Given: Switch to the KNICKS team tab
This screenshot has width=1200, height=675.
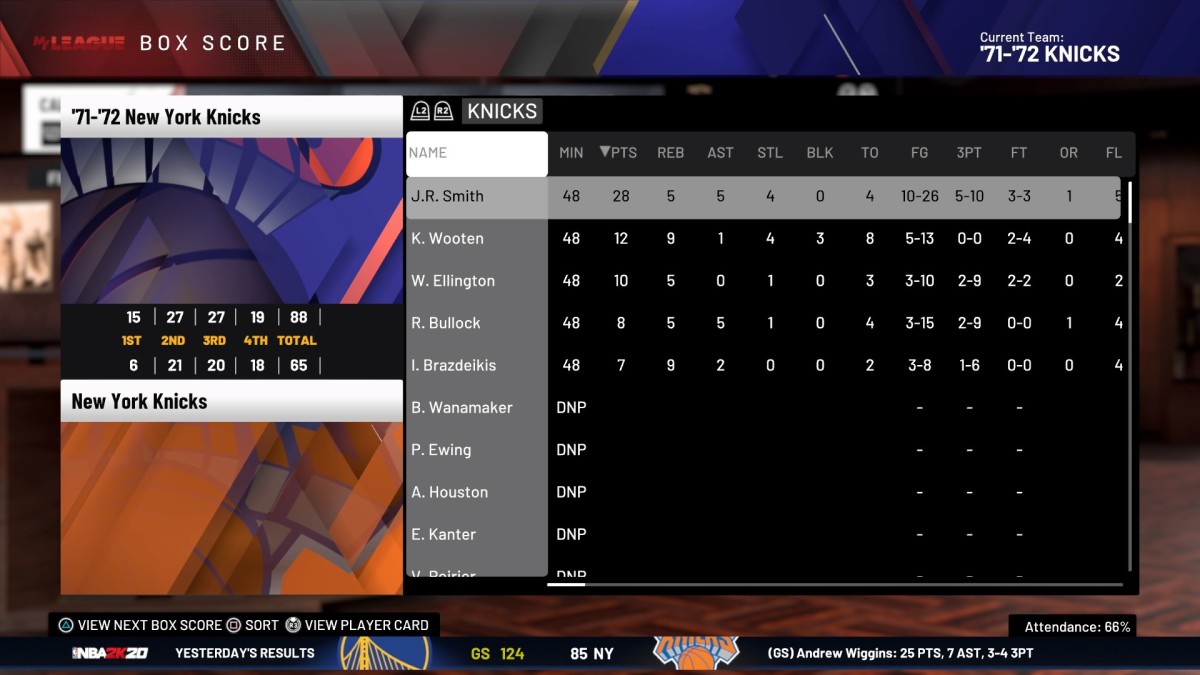Looking at the screenshot, I should 501,111.
